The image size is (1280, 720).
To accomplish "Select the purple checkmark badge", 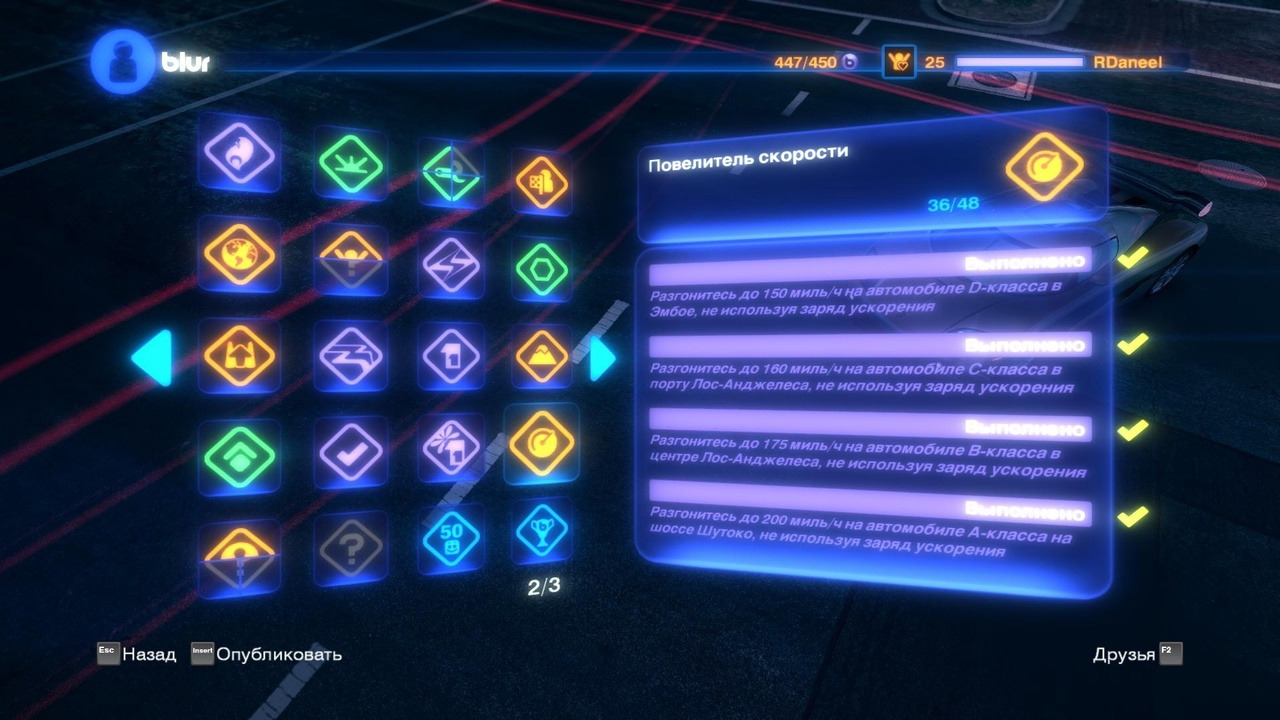I will [349, 455].
